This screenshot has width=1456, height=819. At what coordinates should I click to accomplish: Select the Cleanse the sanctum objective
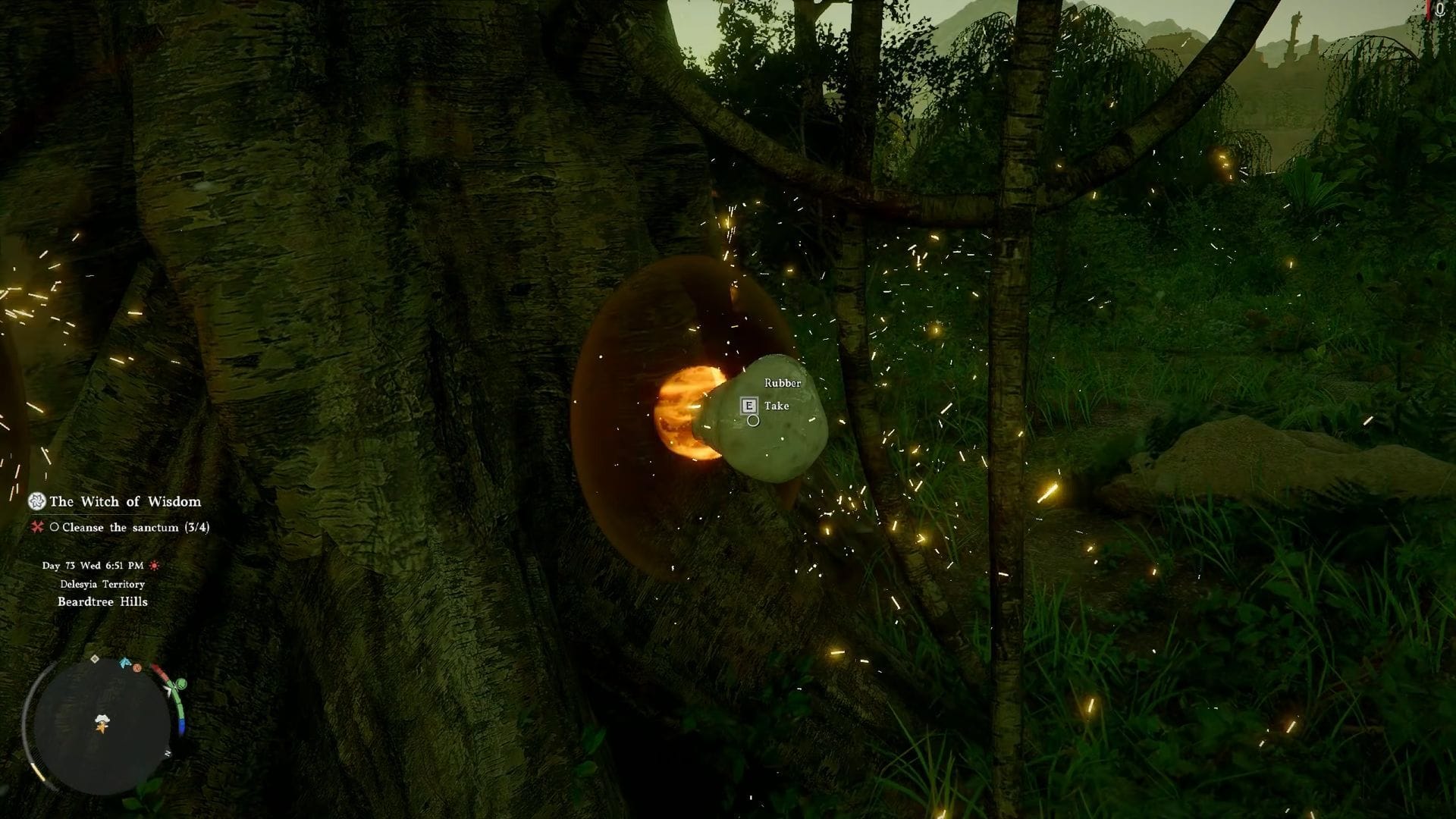(x=135, y=527)
